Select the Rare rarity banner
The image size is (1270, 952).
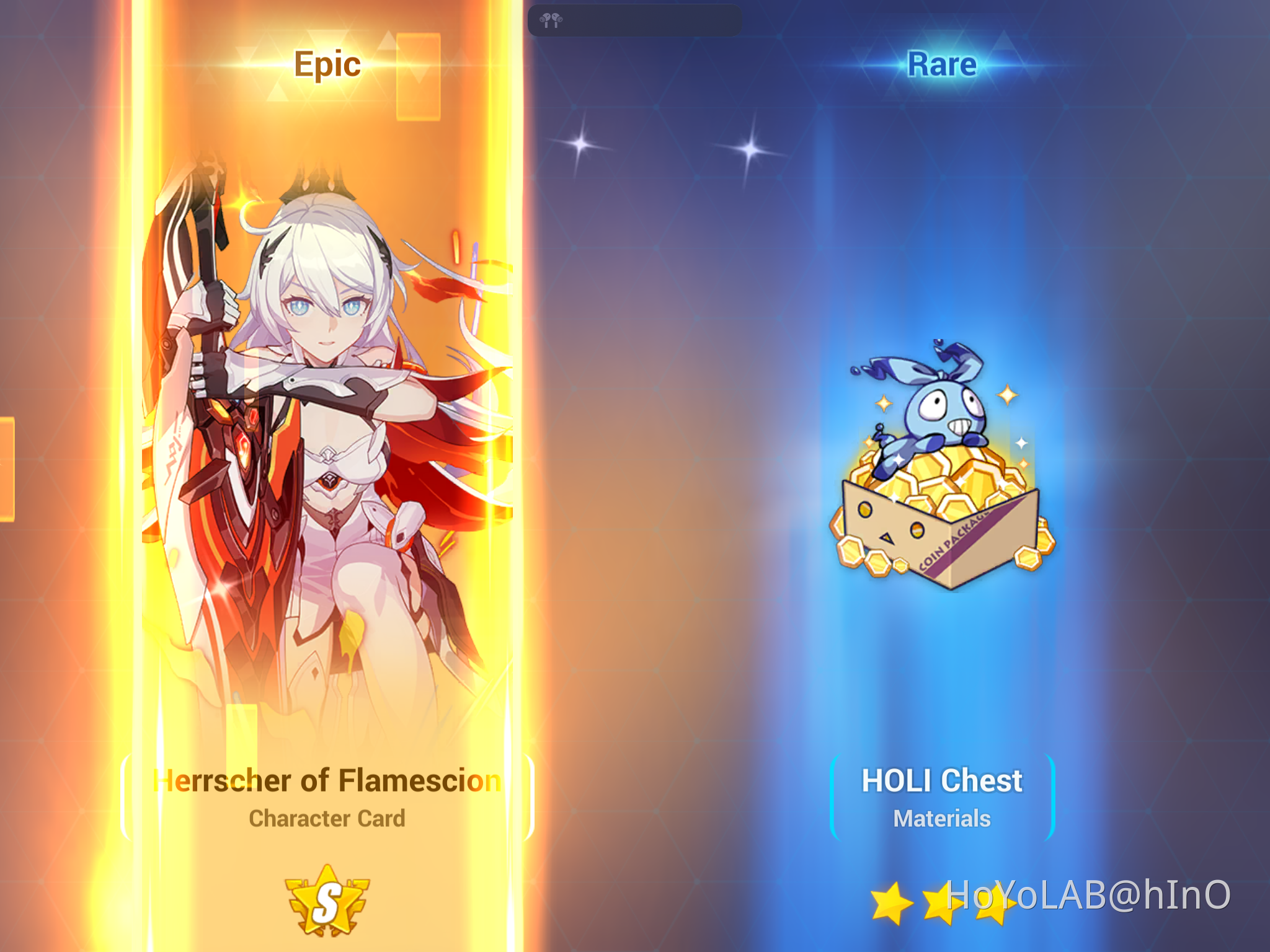943,64
